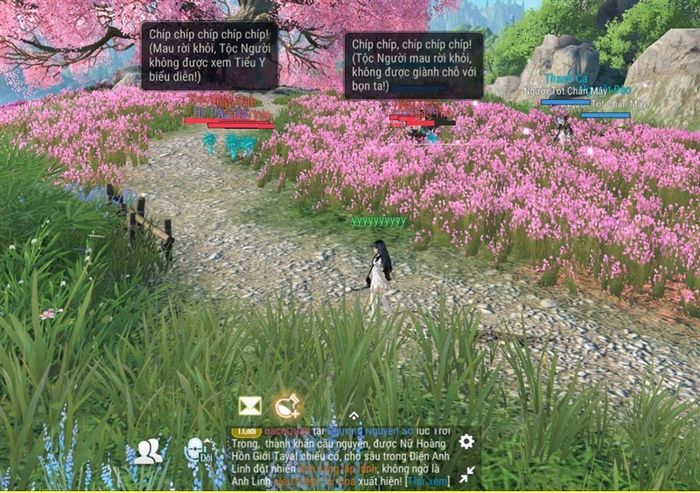Open the mail envelope icon
Viewport: 700px width, 493px height.
point(249,406)
